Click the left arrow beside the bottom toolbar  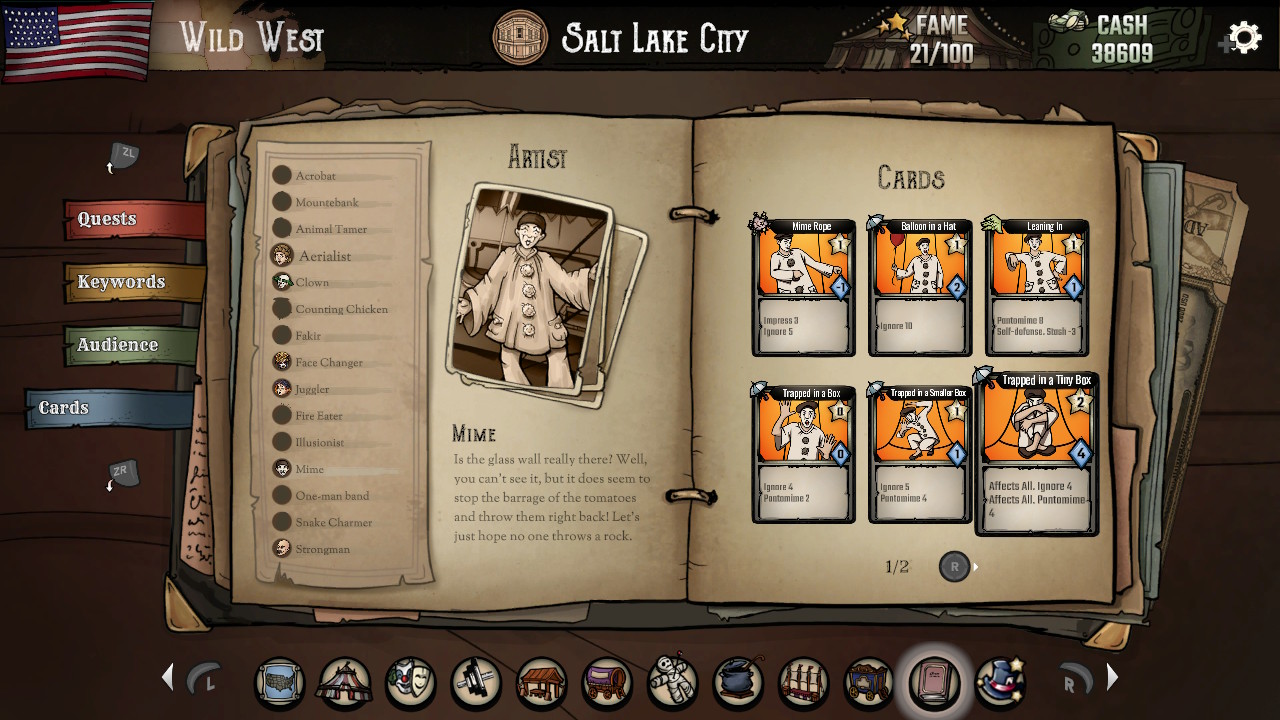166,677
